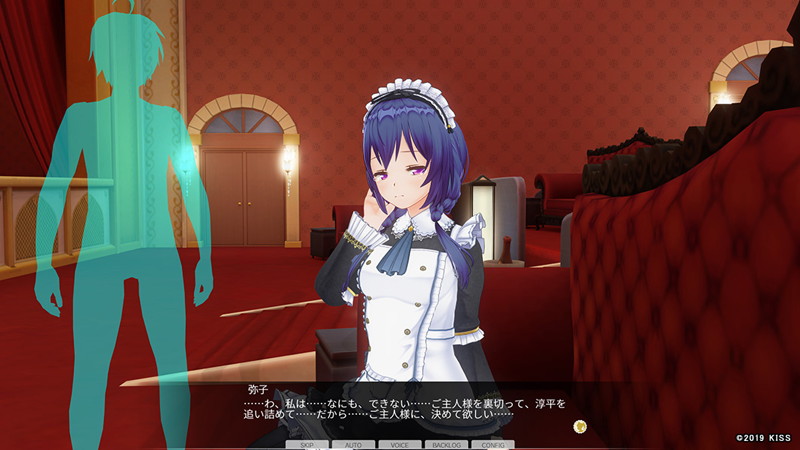Click the gold advance-text icon
800x450 pixels.
[579, 426]
